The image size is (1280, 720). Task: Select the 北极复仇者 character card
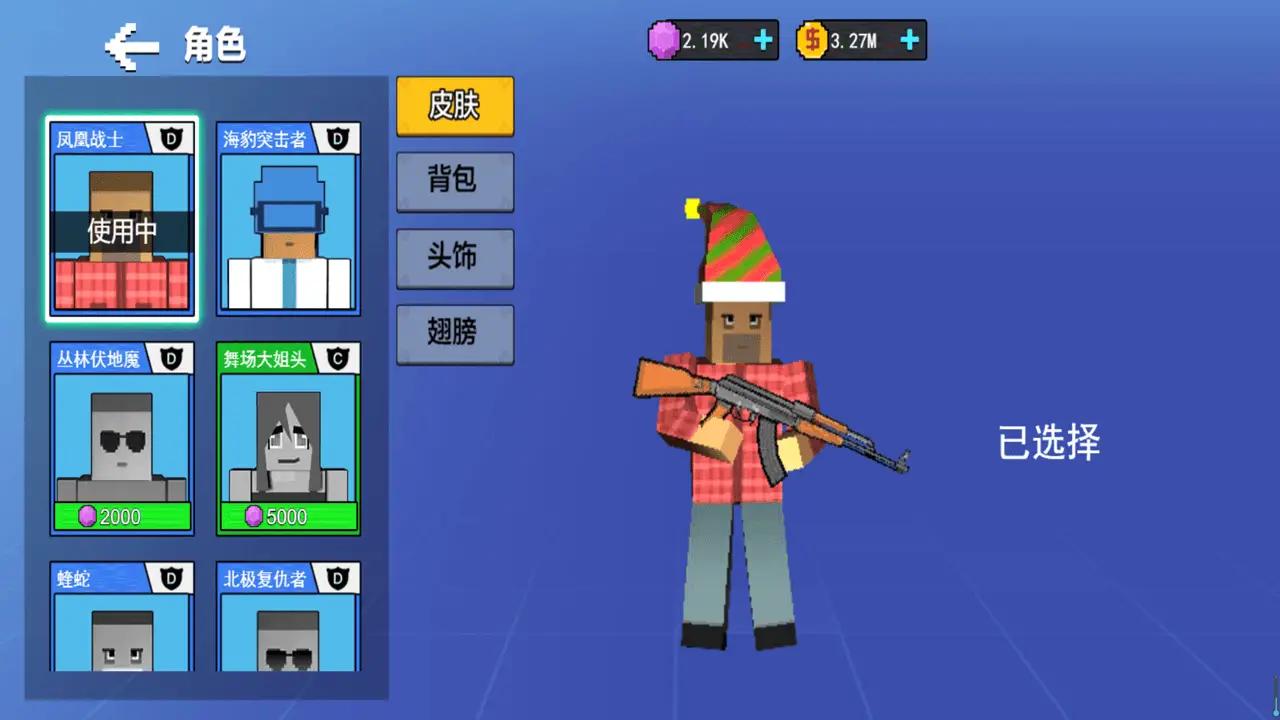pyautogui.click(x=288, y=620)
